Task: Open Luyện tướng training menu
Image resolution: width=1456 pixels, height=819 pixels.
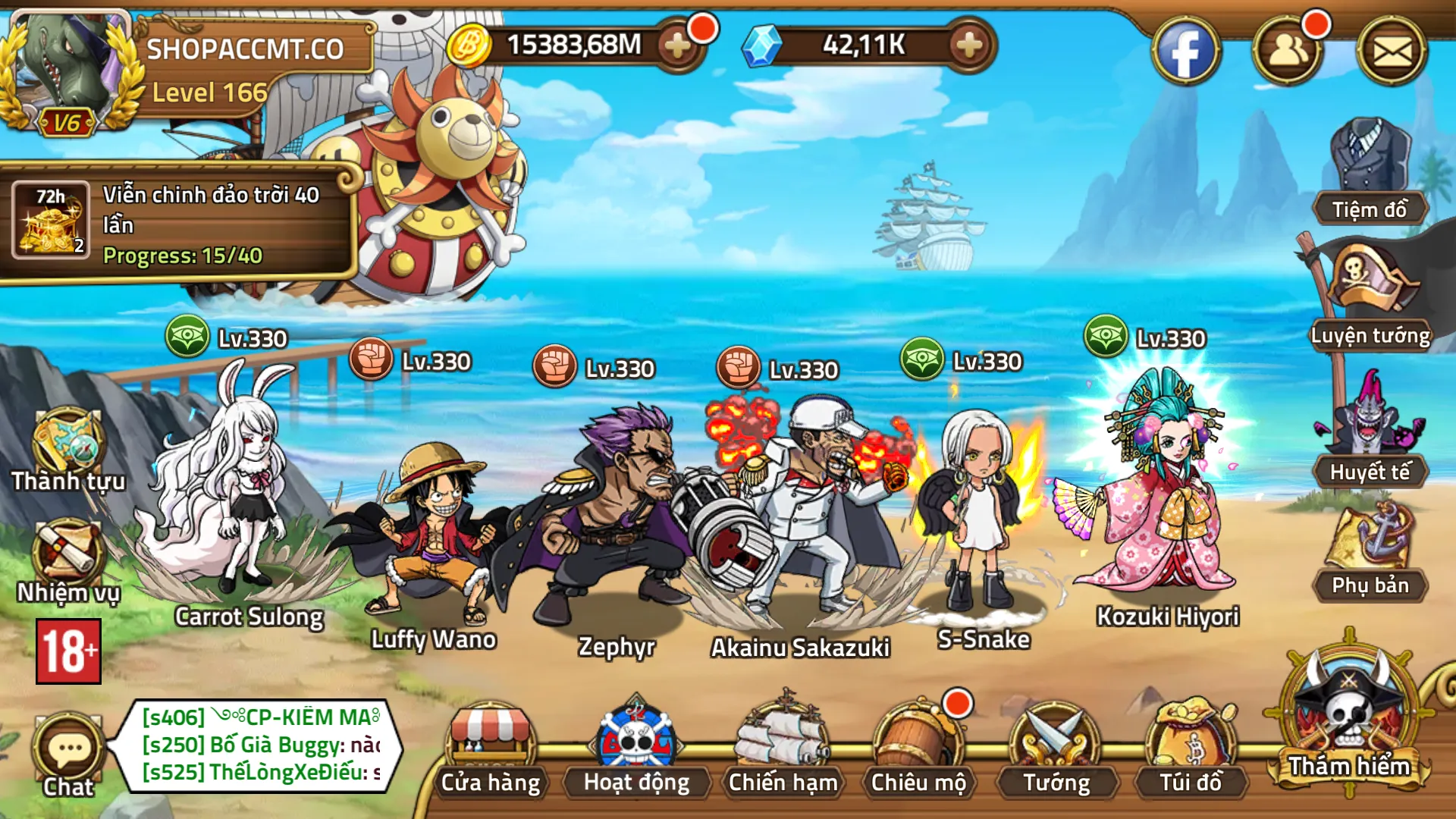Action: click(x=1370, y=297)
